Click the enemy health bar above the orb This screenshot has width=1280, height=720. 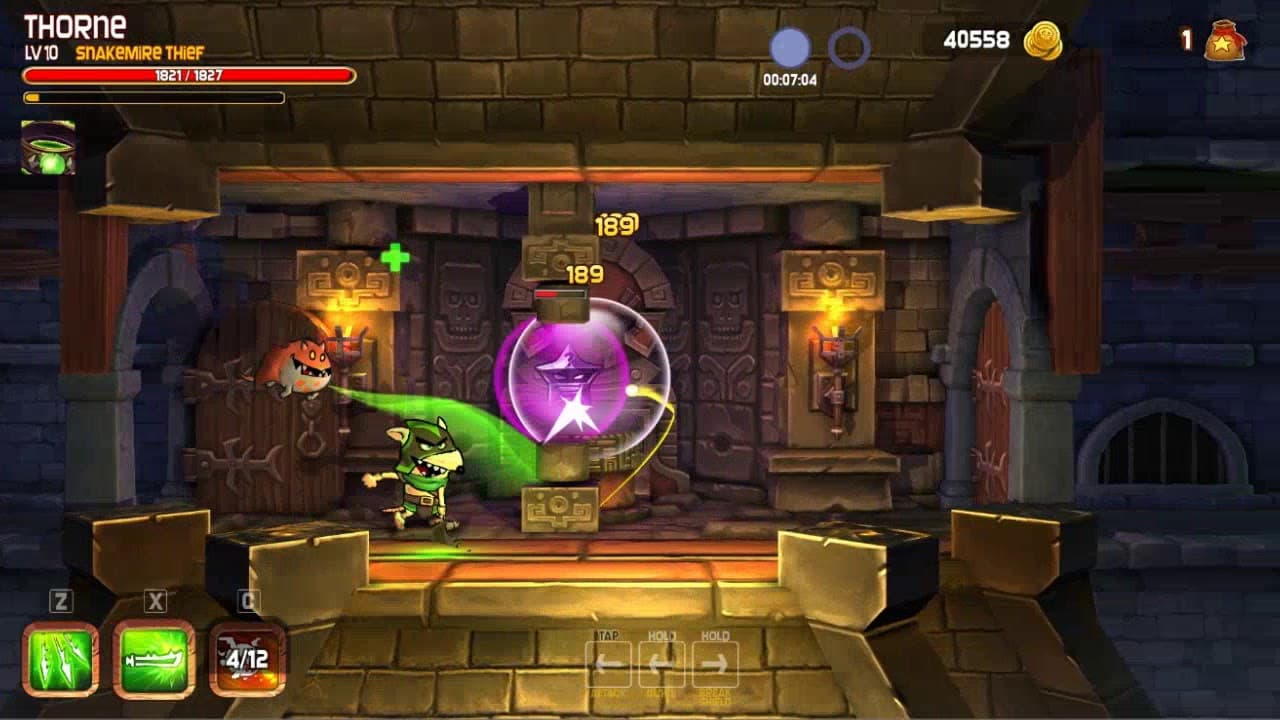pyautogui.click(x=563, y=295)
